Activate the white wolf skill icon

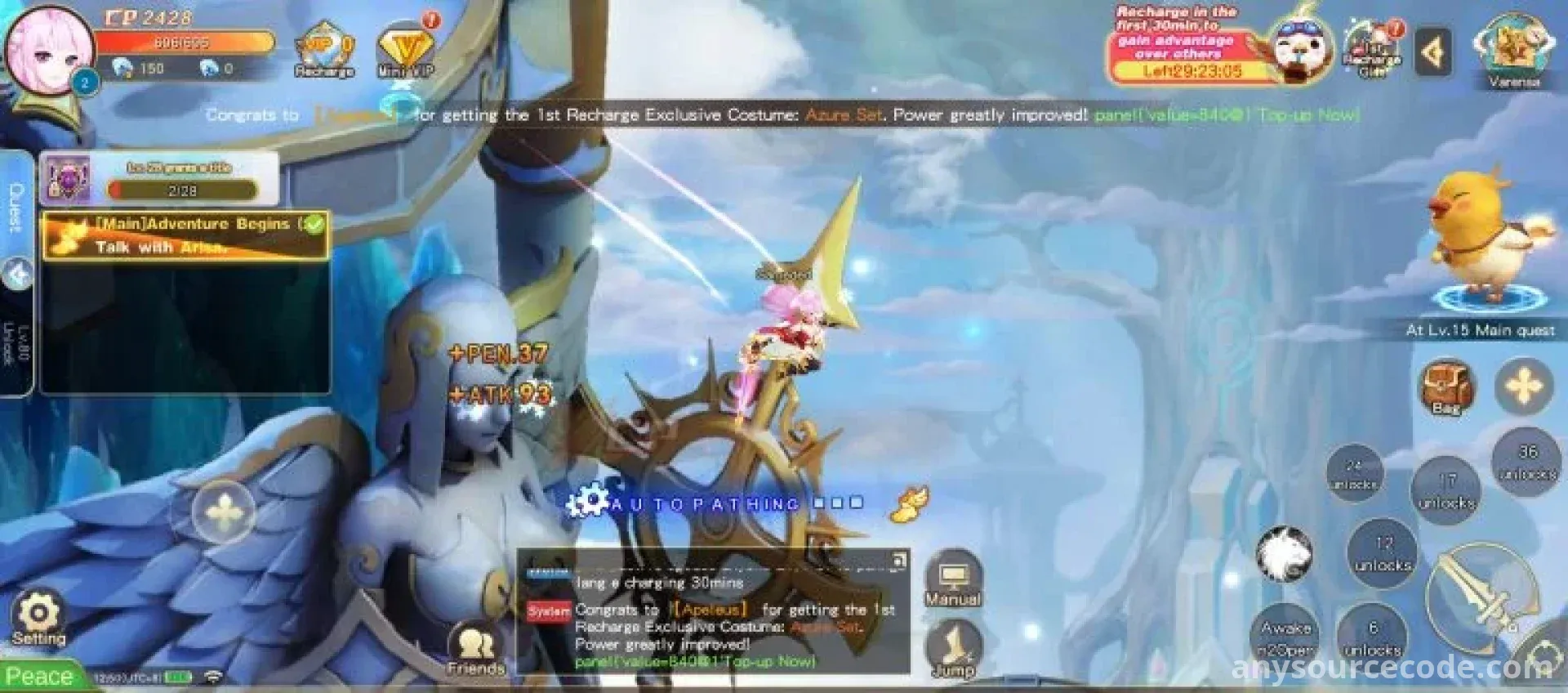click(1283, 554)
